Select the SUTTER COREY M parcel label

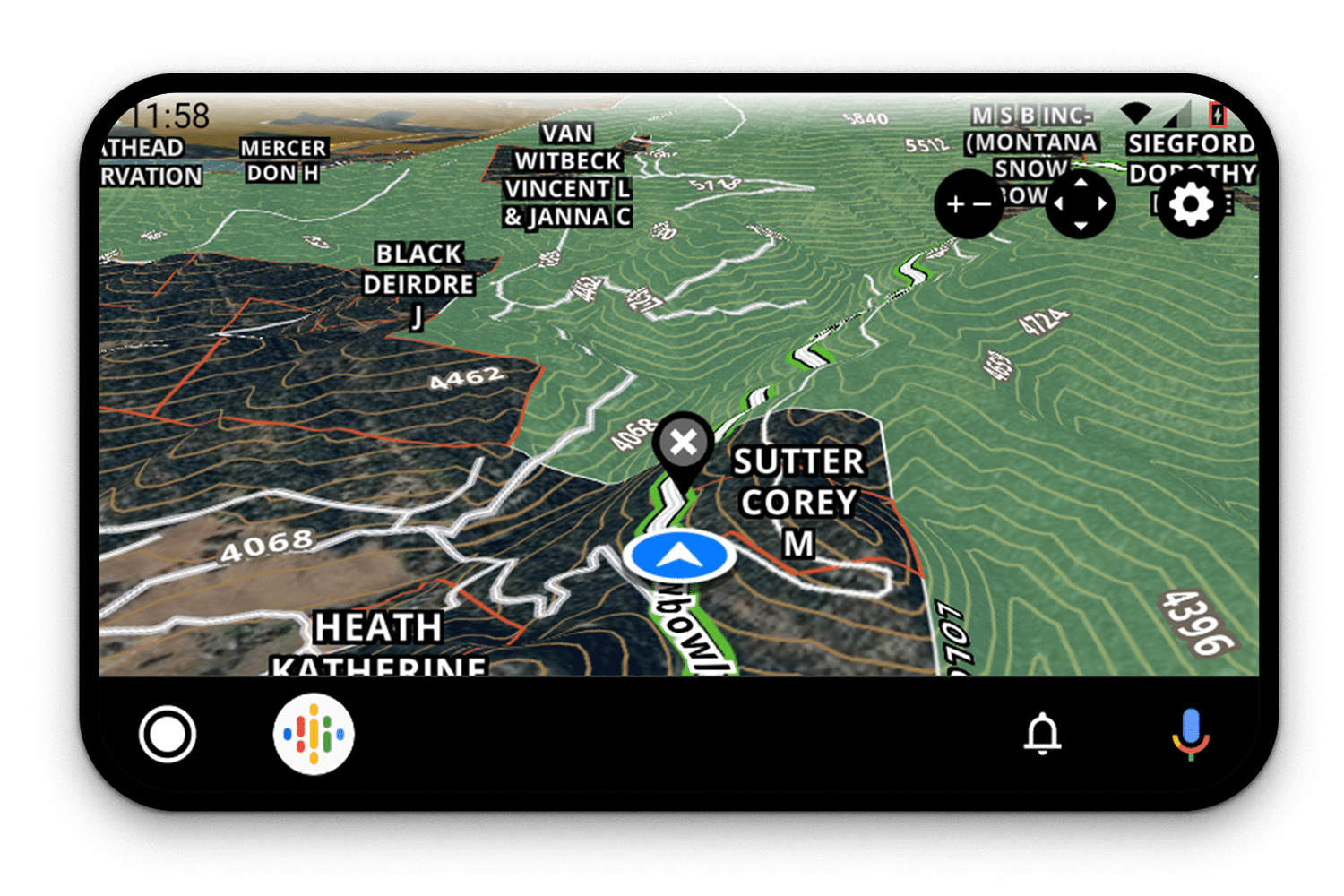pos(798,501)
